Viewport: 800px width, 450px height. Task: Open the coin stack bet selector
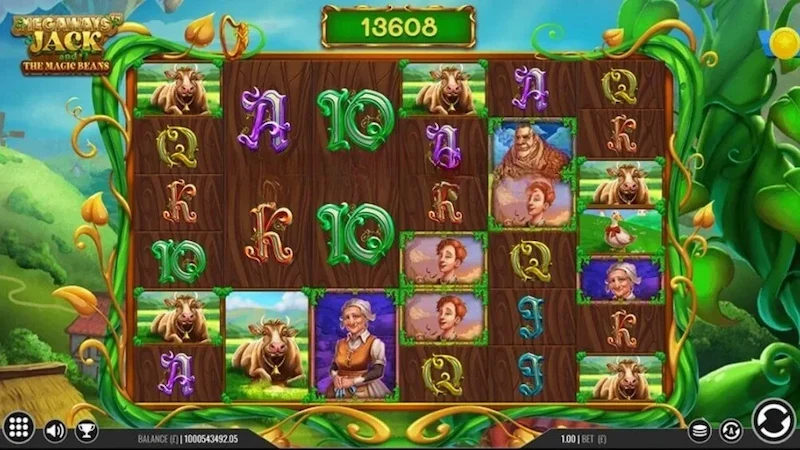(x=700, y=431)
